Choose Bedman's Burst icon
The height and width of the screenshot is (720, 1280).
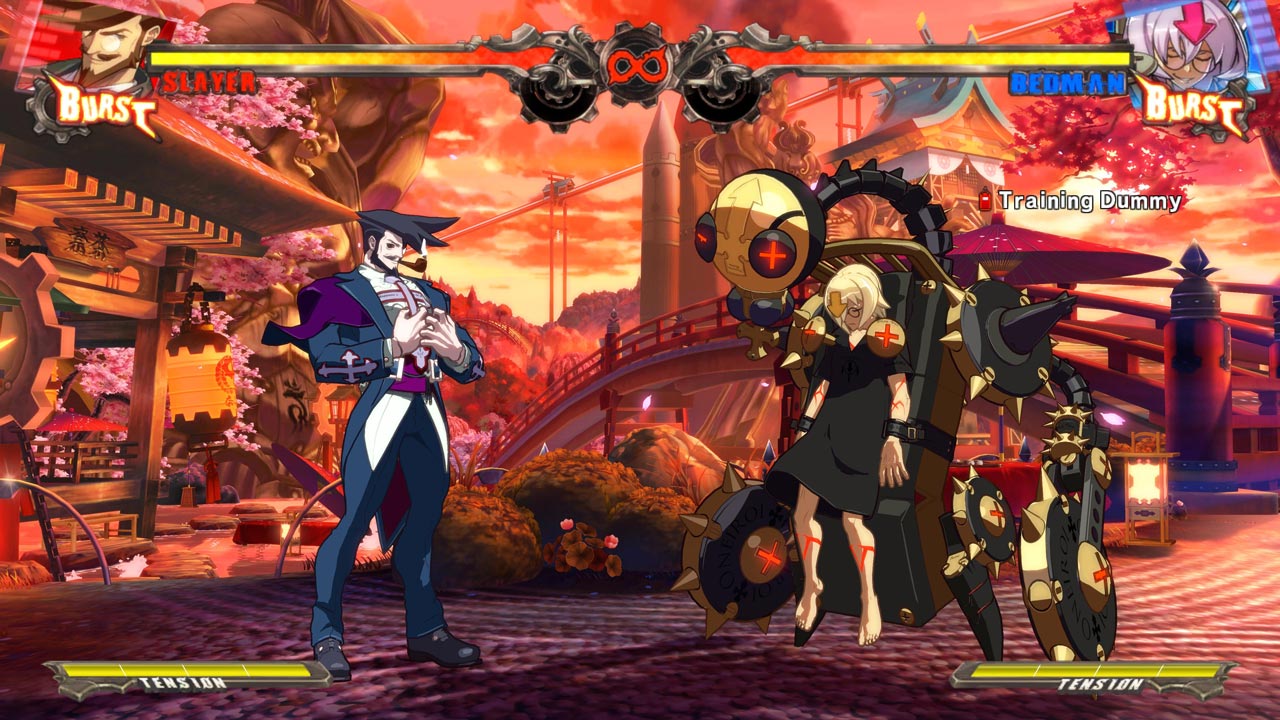(1192, 103)
